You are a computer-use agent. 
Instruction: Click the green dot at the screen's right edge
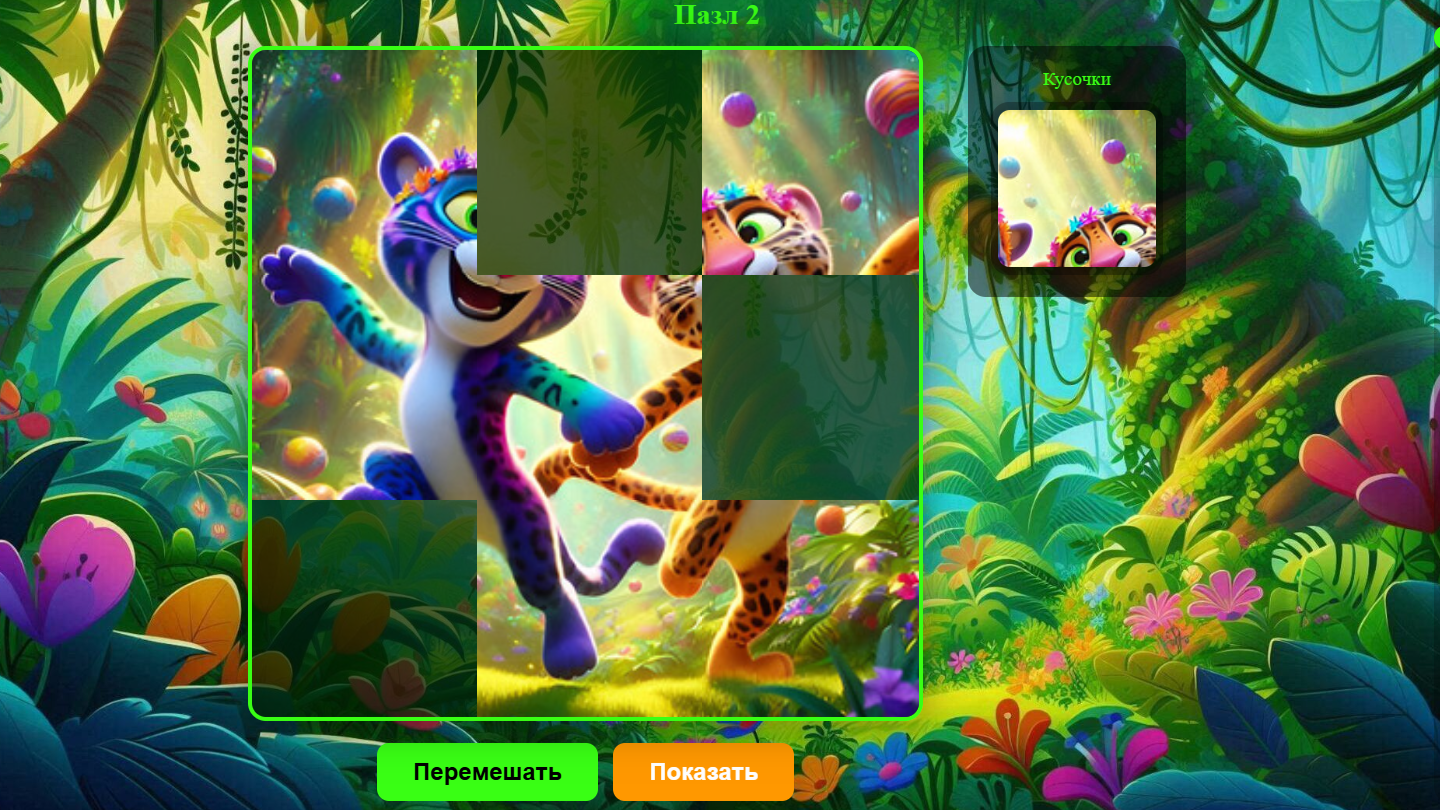point(1436,37)
